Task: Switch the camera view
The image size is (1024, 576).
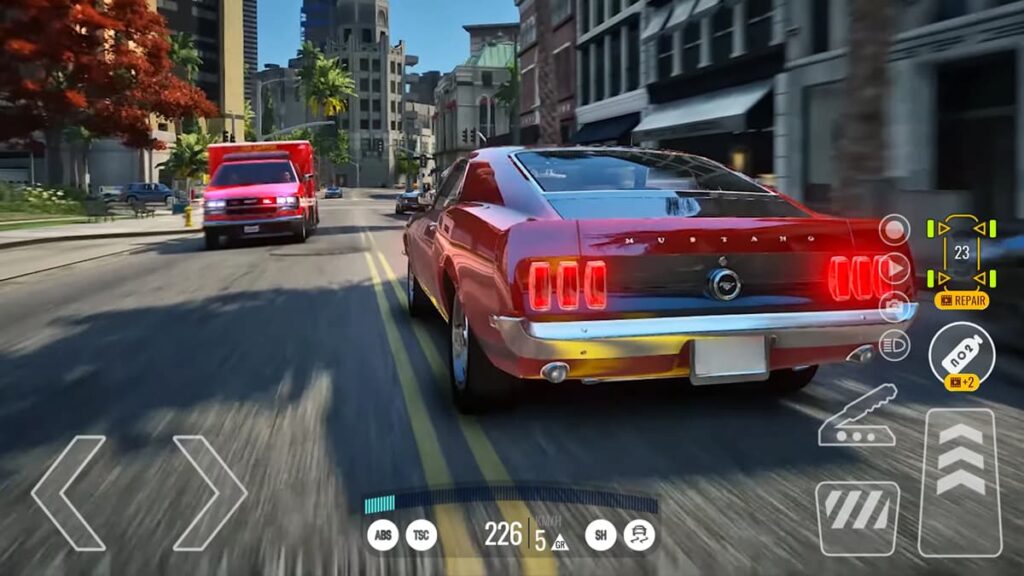Action: [x=894, y=307]
